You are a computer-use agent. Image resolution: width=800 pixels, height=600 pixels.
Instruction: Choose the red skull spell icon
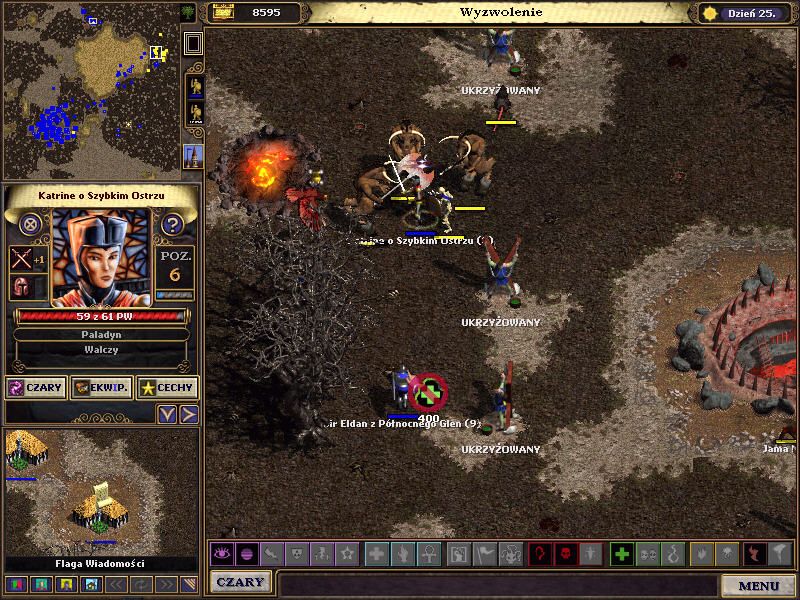click(x=565, y=553)
